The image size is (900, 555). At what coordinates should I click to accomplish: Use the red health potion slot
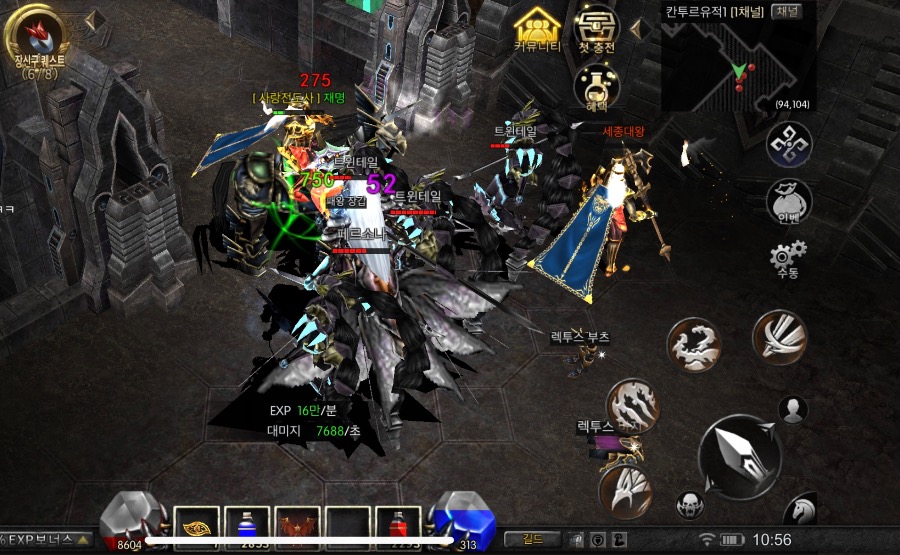(398, 527)
